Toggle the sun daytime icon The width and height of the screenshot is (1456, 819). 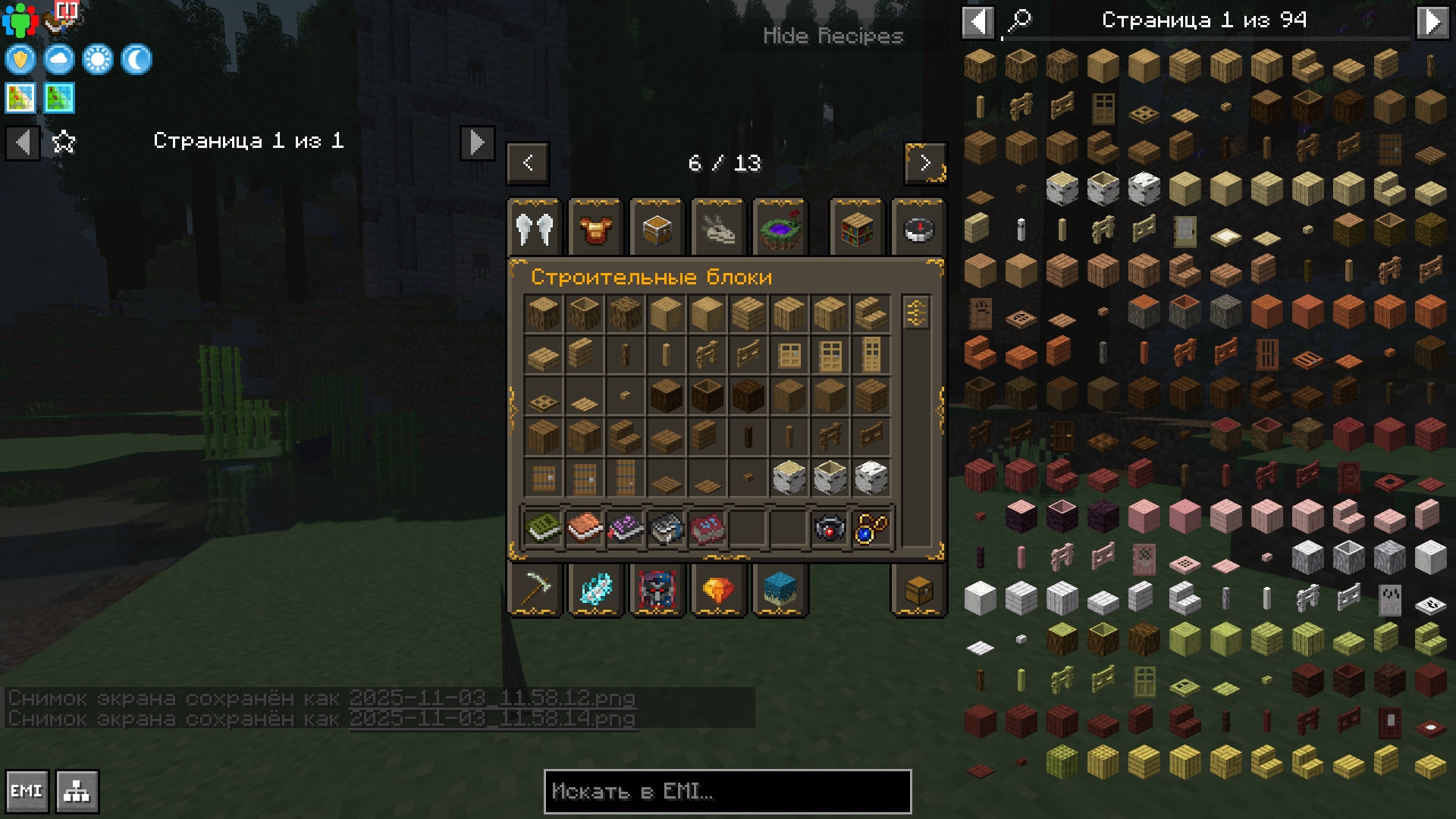pos(98,59)
